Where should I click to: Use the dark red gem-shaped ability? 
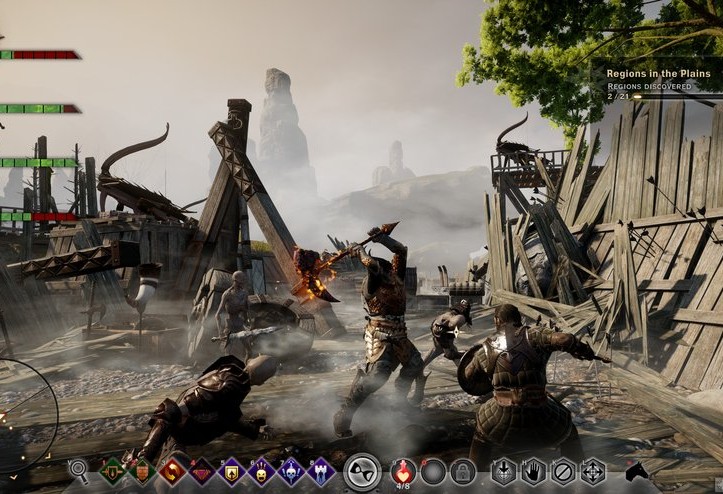pos(203,470)
